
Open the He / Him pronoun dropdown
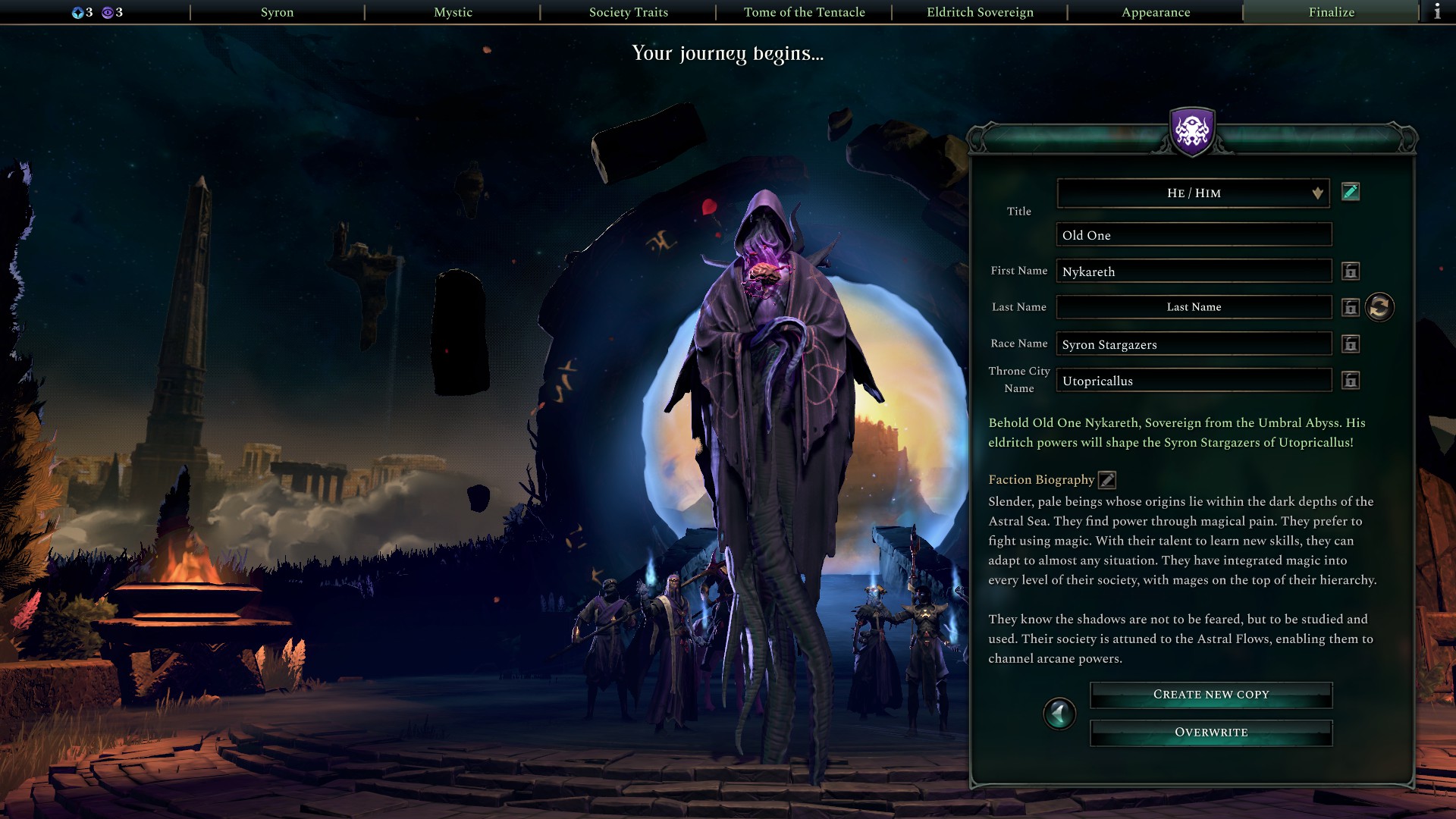(1193, 193)
